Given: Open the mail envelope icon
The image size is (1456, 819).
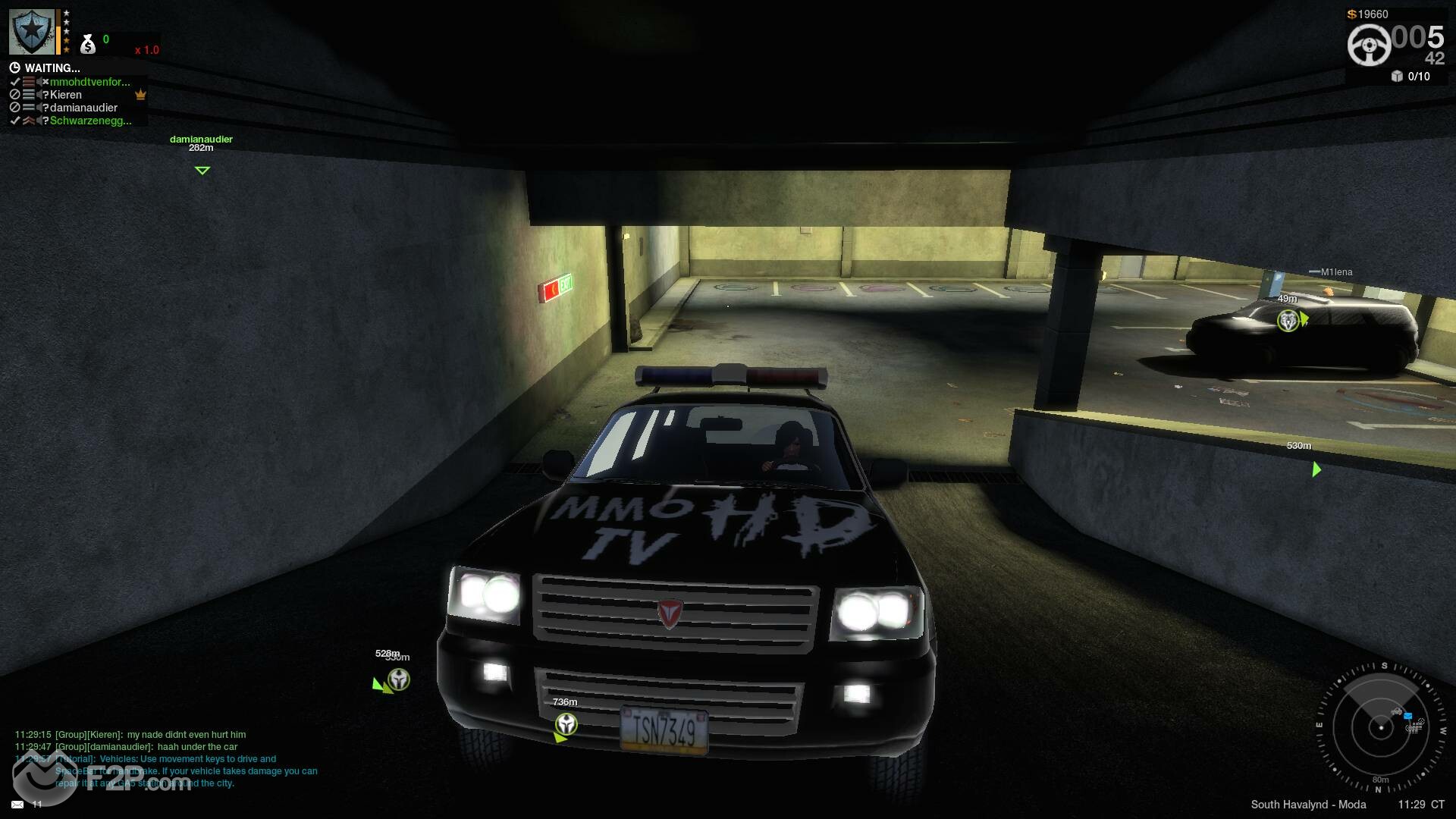Looking at the screenshot, I should point(17,804).
